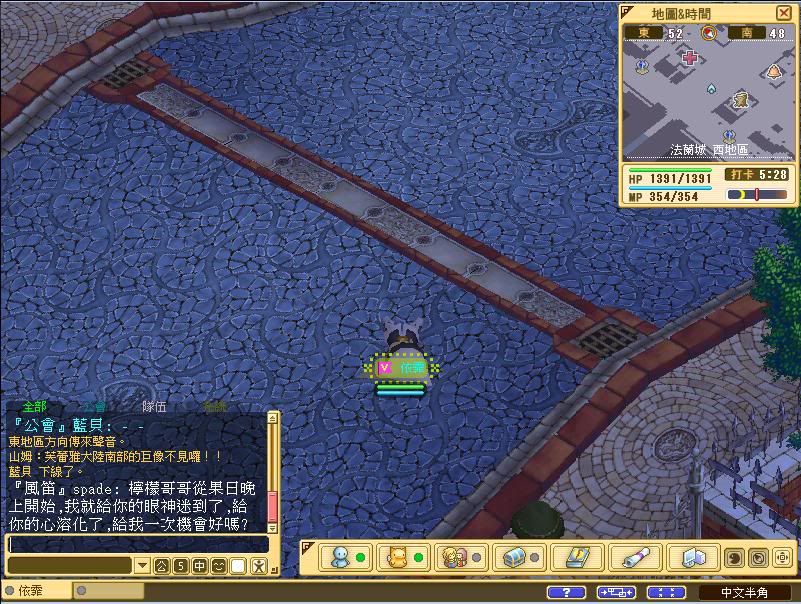The image size is (801, 604).
Task: Switch to the 全部 chat tab
Action: click(34, 406)
